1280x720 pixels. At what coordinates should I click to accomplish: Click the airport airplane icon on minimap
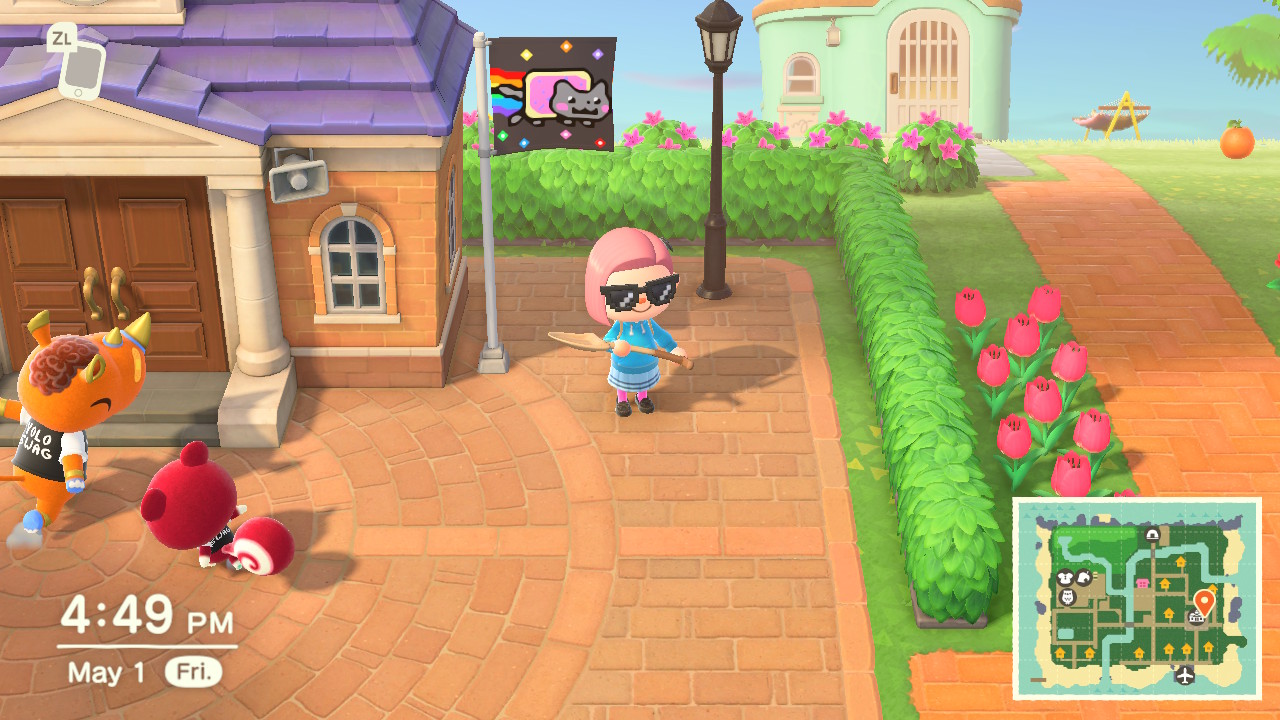click(1186, 675)
